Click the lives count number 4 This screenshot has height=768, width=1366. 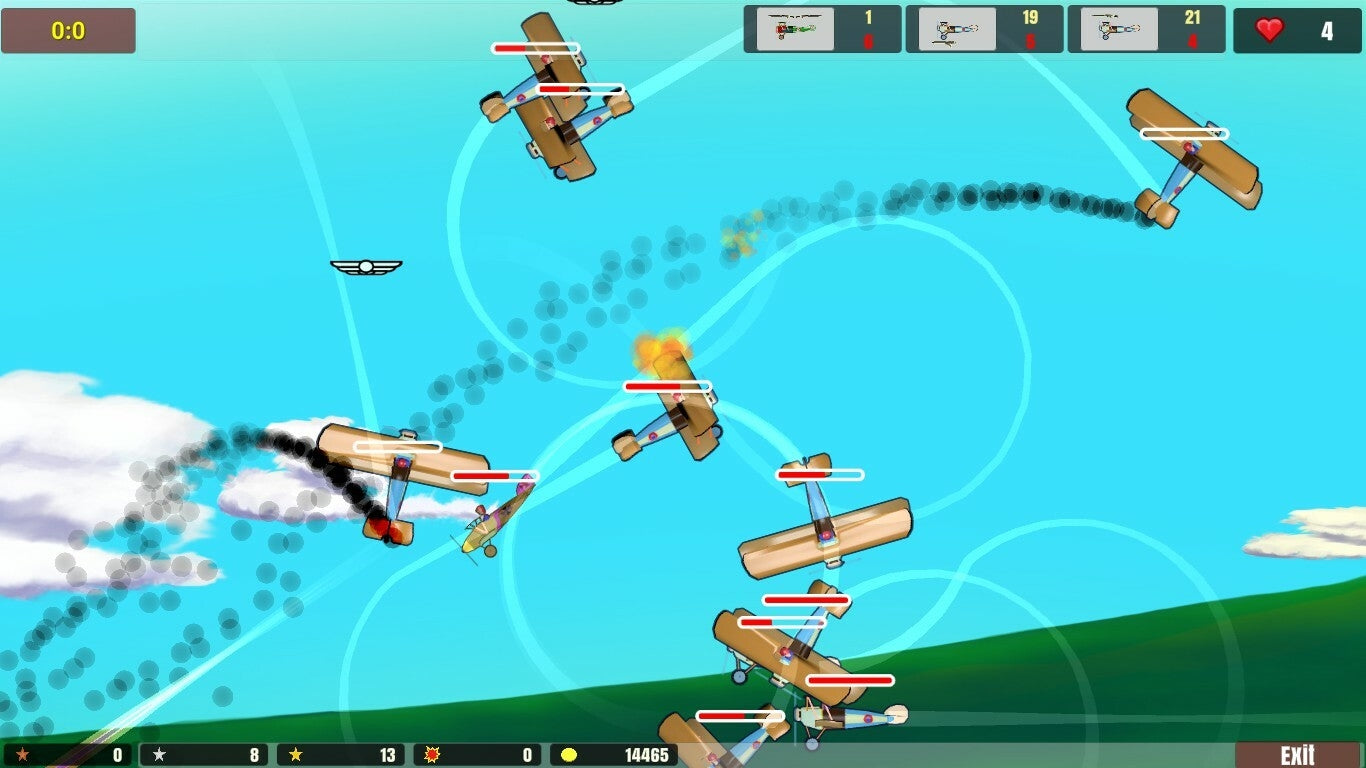click(1327, 30)
